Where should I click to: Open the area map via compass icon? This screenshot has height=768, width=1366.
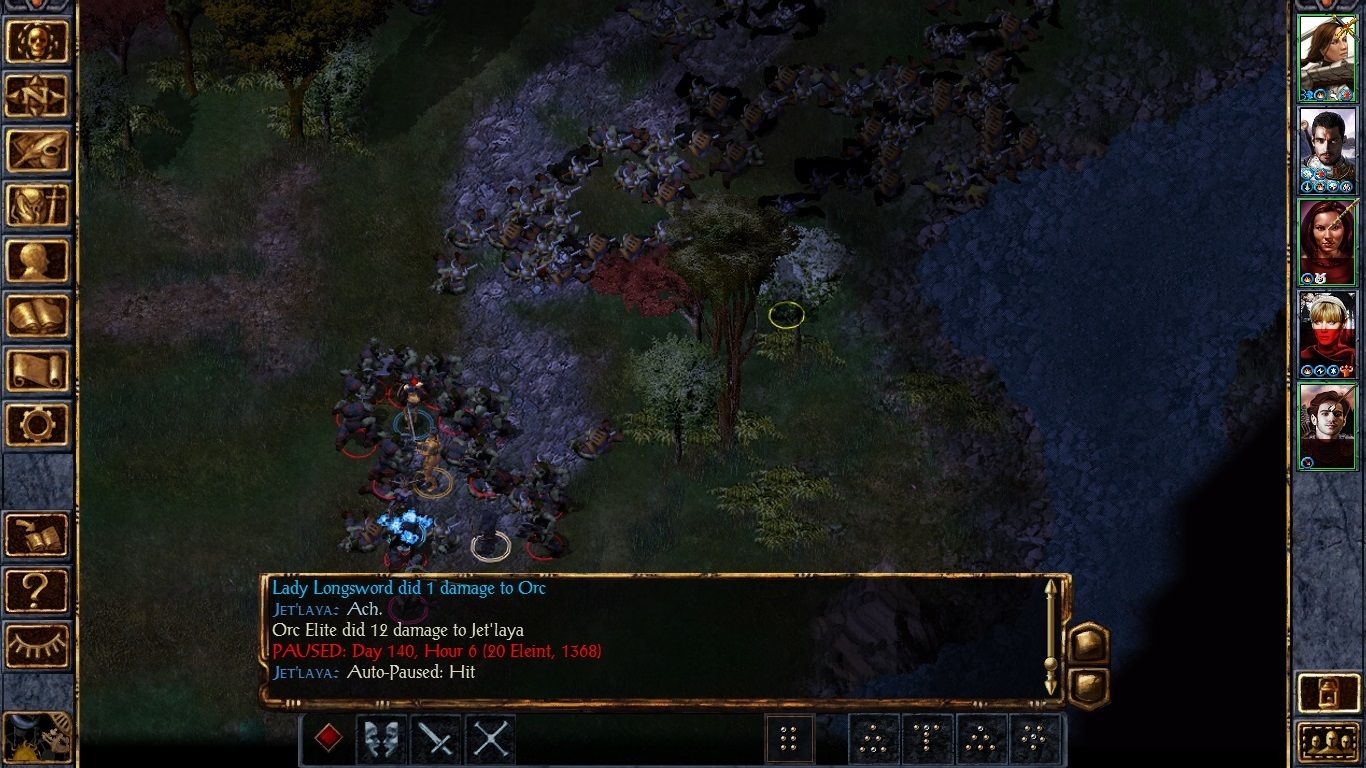pos(38,95)
